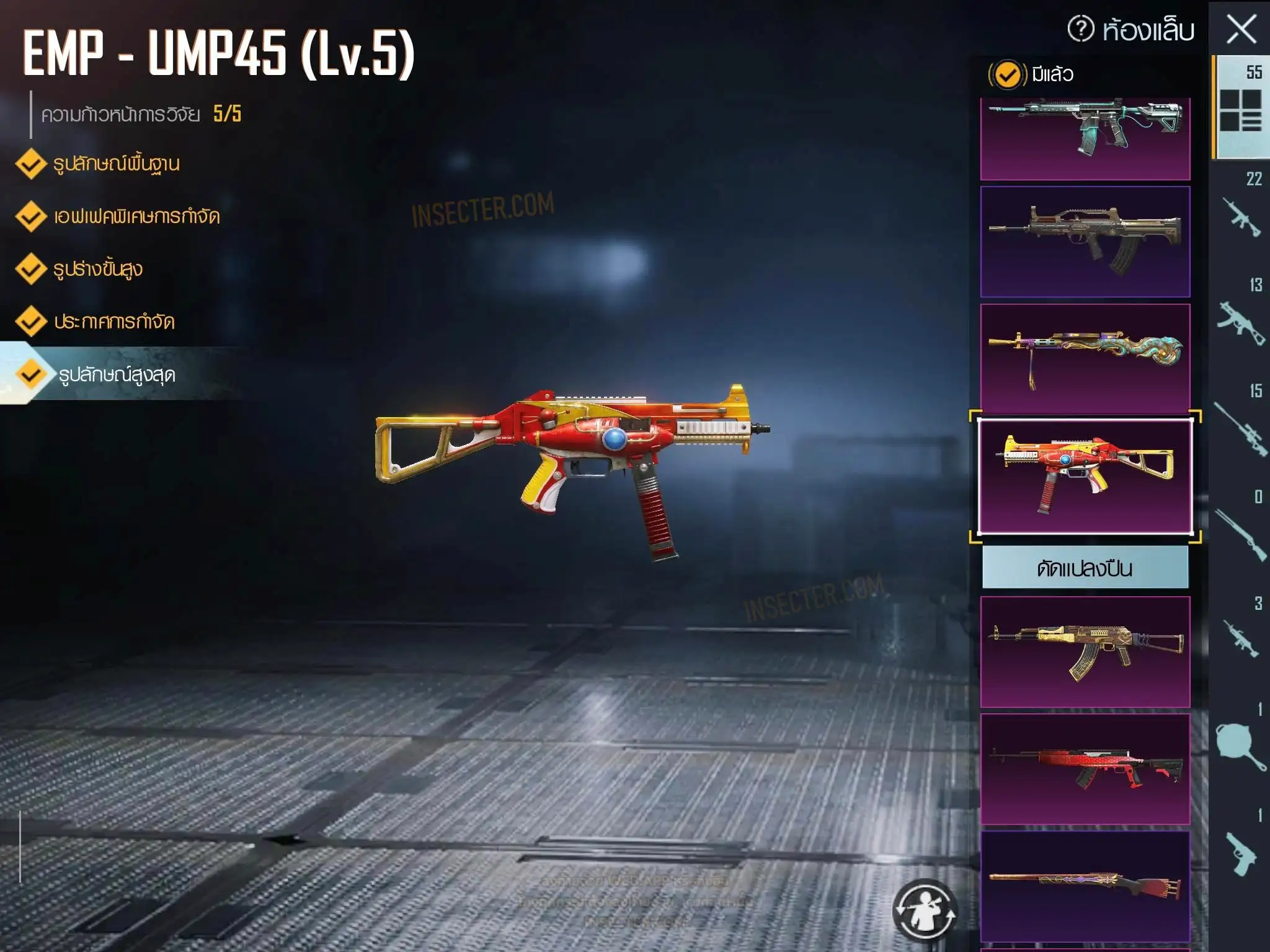Choose the ornate teal-gold machine gun thumbnail

(1085, 358)
